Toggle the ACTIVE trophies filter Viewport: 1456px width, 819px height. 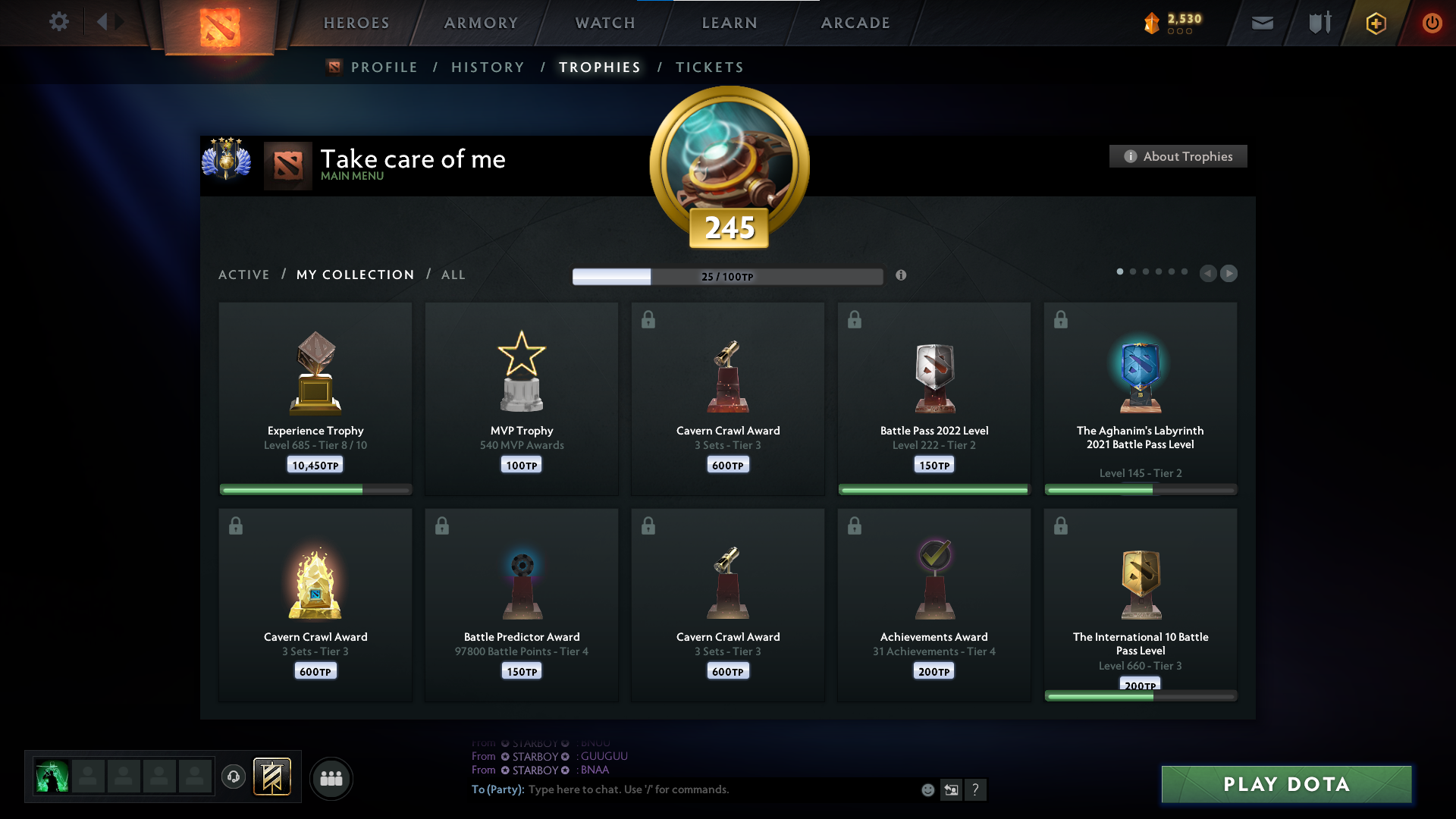click(x=244, y=275)
